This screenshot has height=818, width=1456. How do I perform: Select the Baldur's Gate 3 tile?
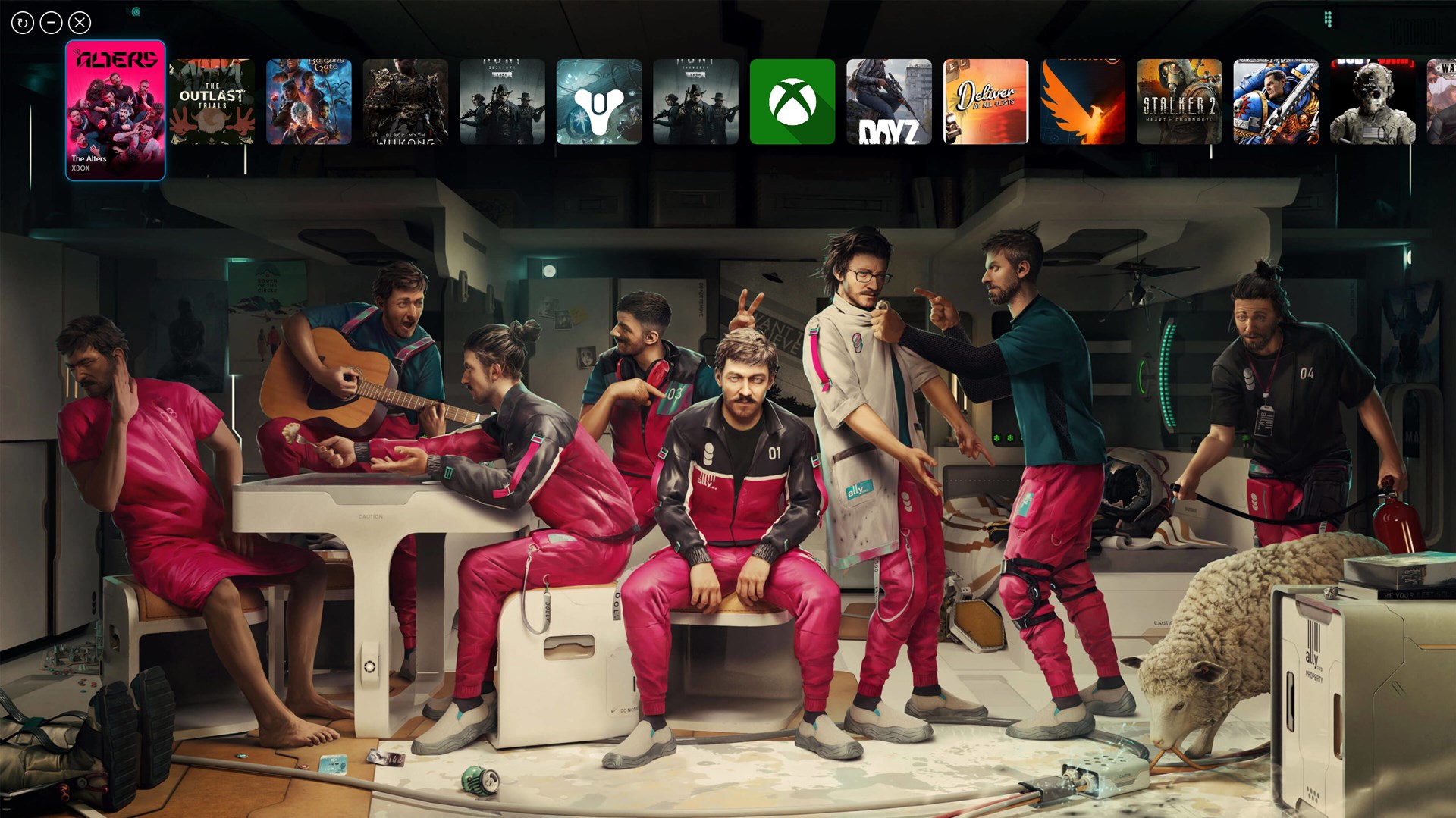tap(309, 101)
